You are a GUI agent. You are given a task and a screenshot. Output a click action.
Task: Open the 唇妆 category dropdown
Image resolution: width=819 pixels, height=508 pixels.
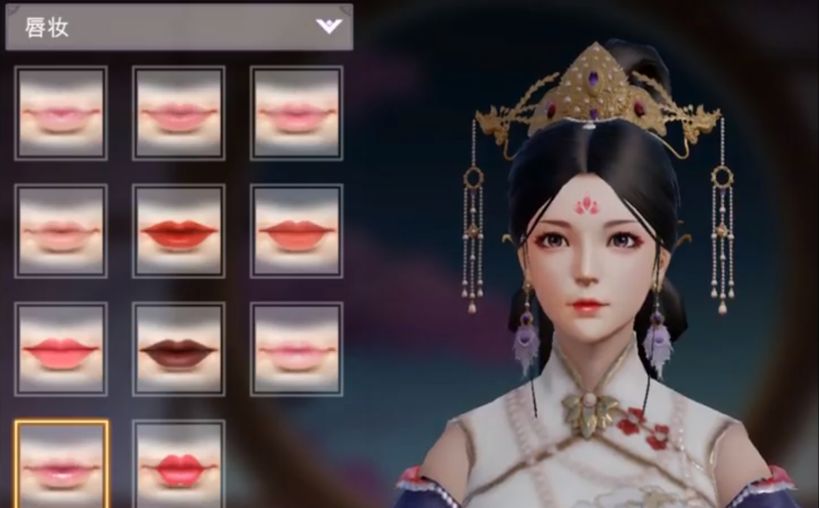[329, 26]
